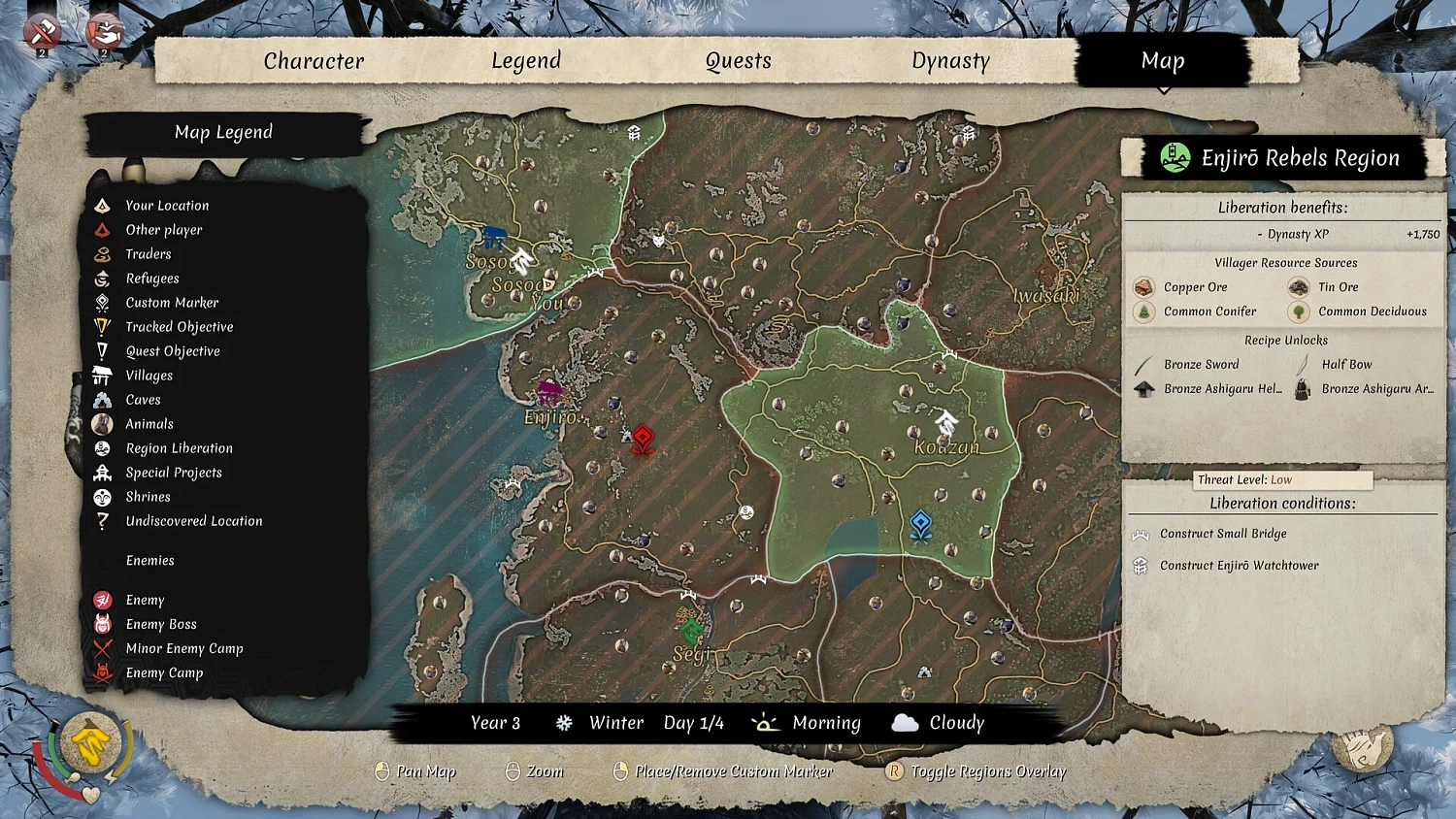Select the Iwasaki location on map

[x=1045, y=295]
